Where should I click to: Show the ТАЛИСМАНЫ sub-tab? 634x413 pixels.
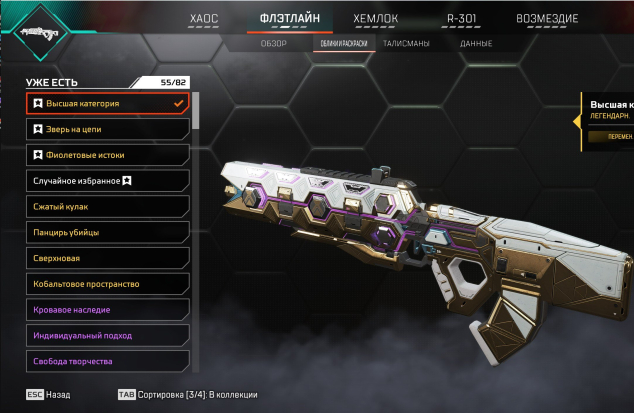click(x=405, y=44)
